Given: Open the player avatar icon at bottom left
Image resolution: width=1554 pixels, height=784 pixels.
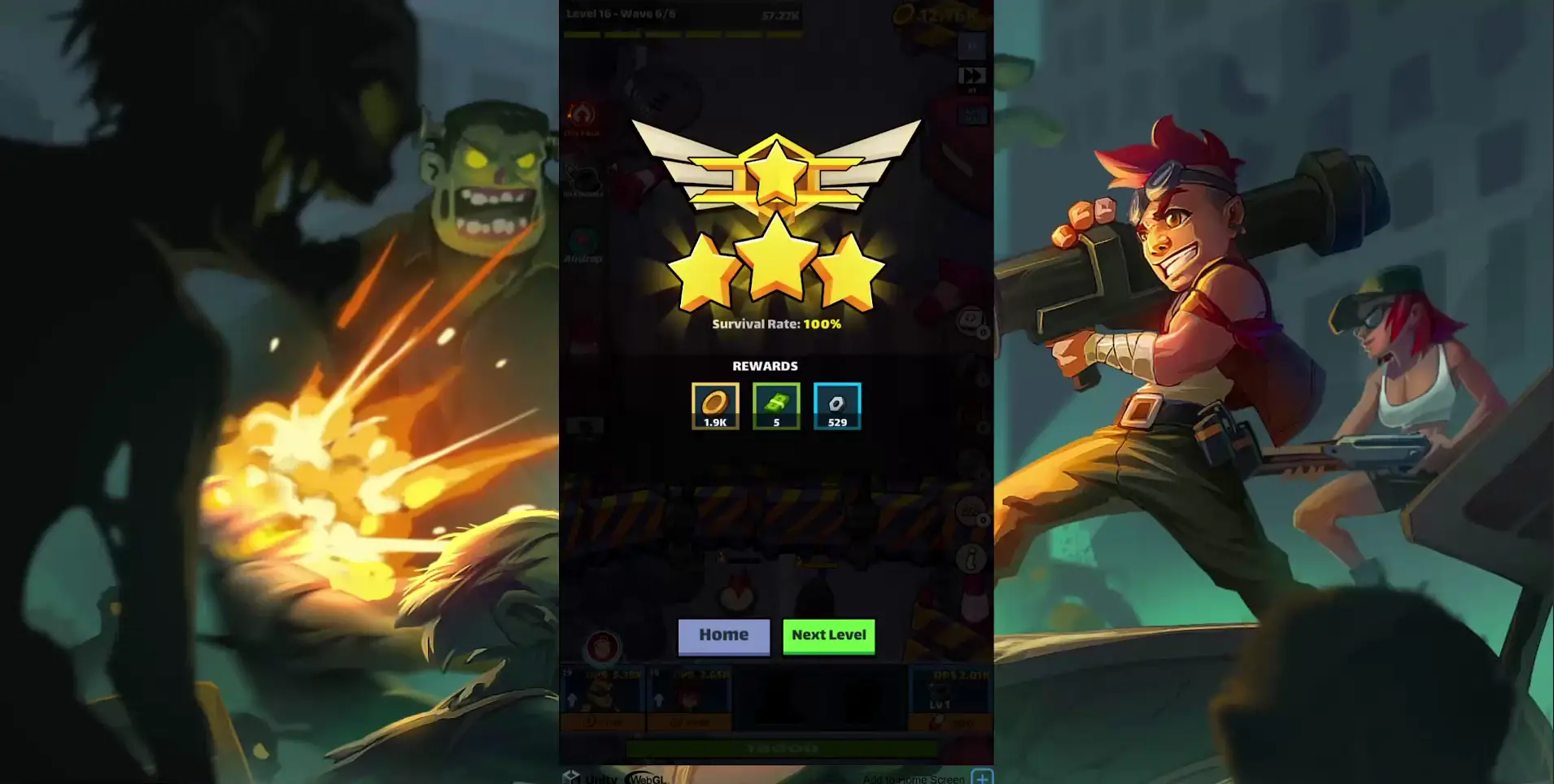Looking at the screenshot, I should (x=604, y=648).
